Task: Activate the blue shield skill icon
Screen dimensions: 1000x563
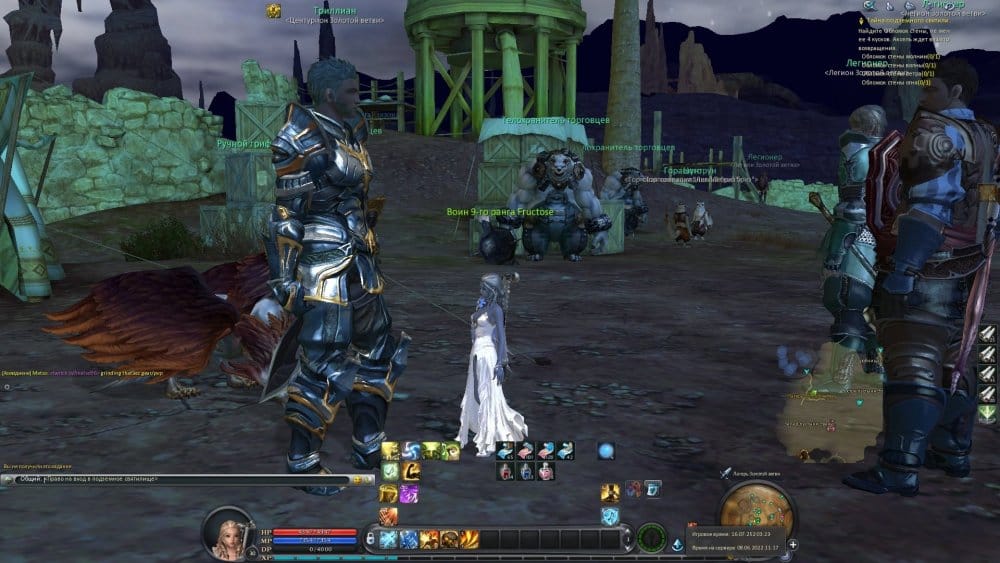Action: coord(609,515)
